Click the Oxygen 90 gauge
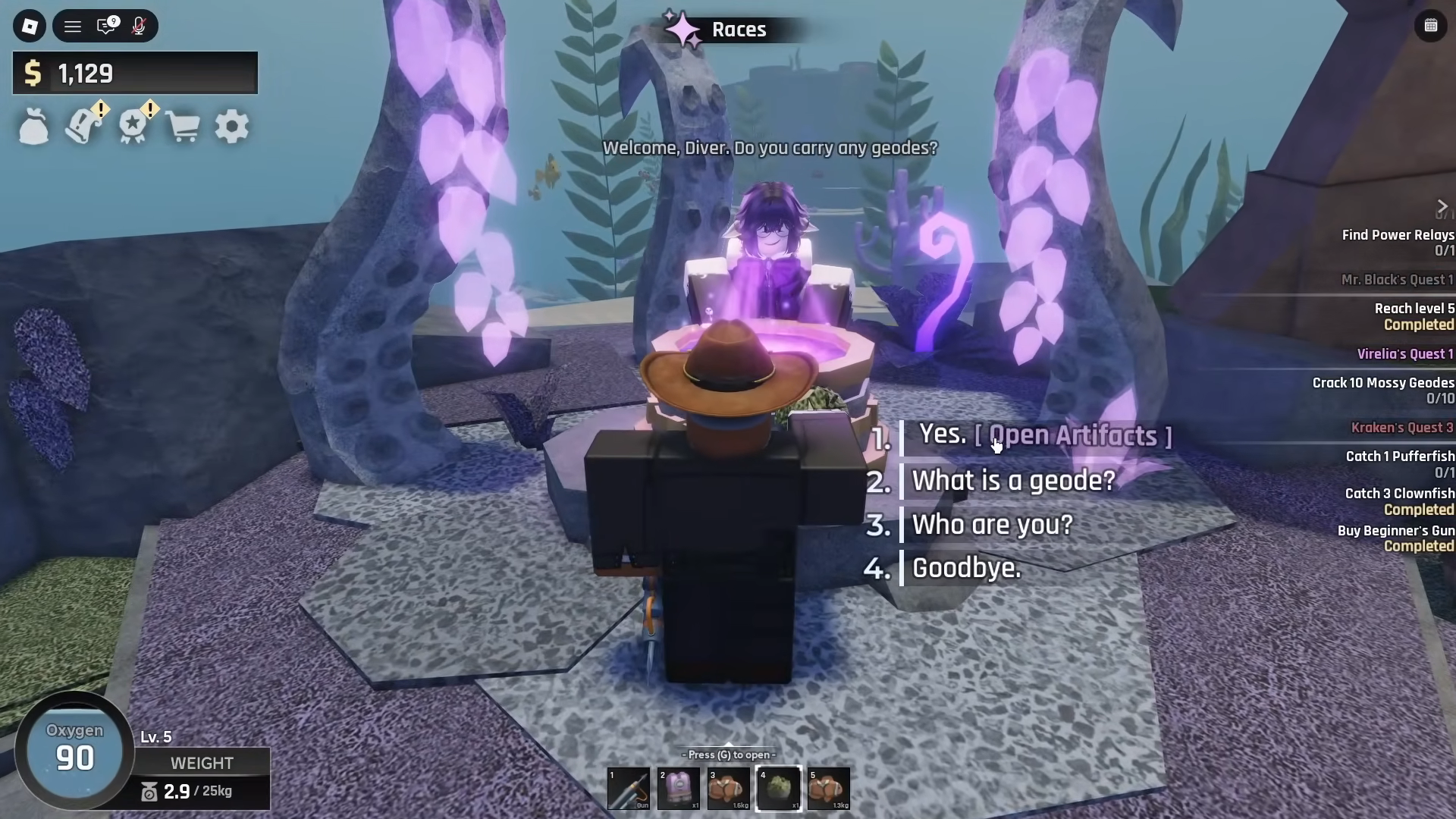1456x819 pixels. [x=74, y=750]
